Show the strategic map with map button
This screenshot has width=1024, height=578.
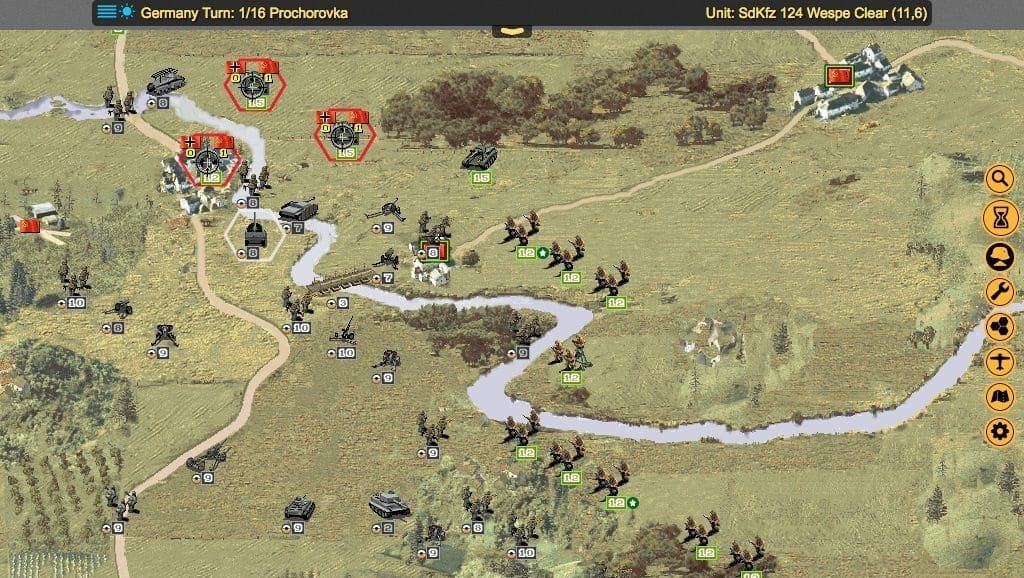click(x=999, y=397)
